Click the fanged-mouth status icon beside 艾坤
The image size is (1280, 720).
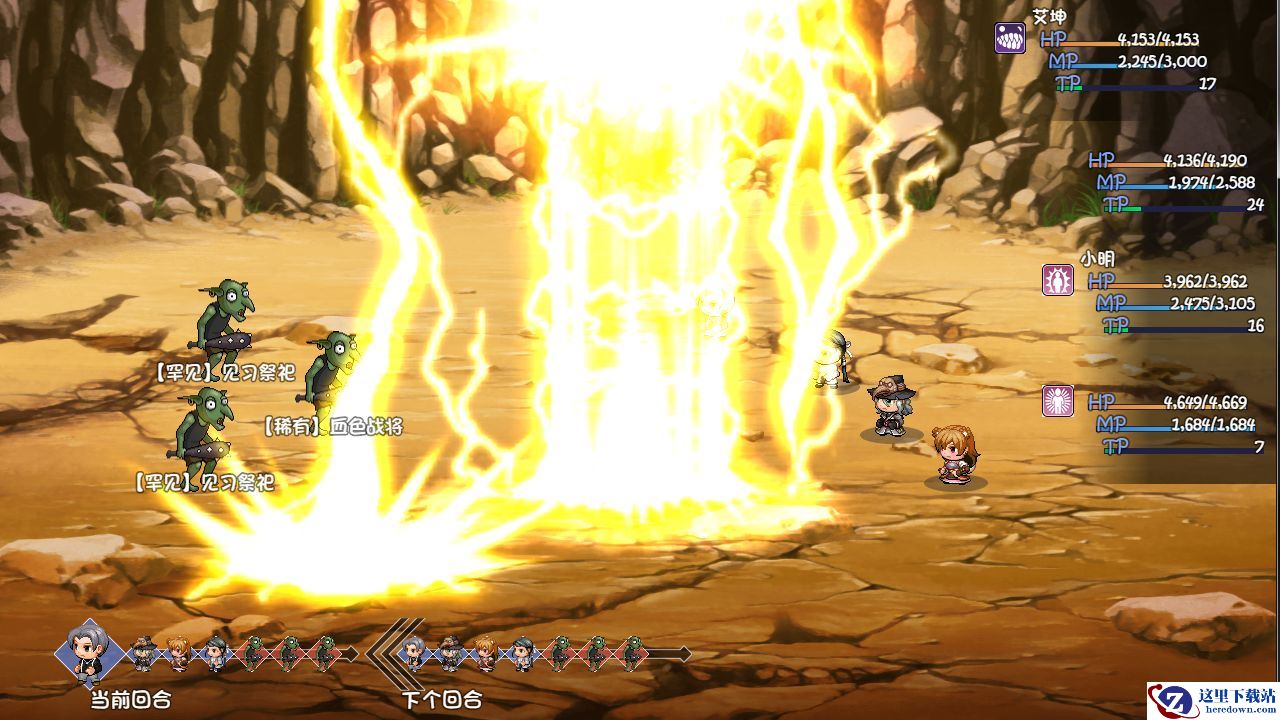pyautogui.click(x=1010, y=39)
